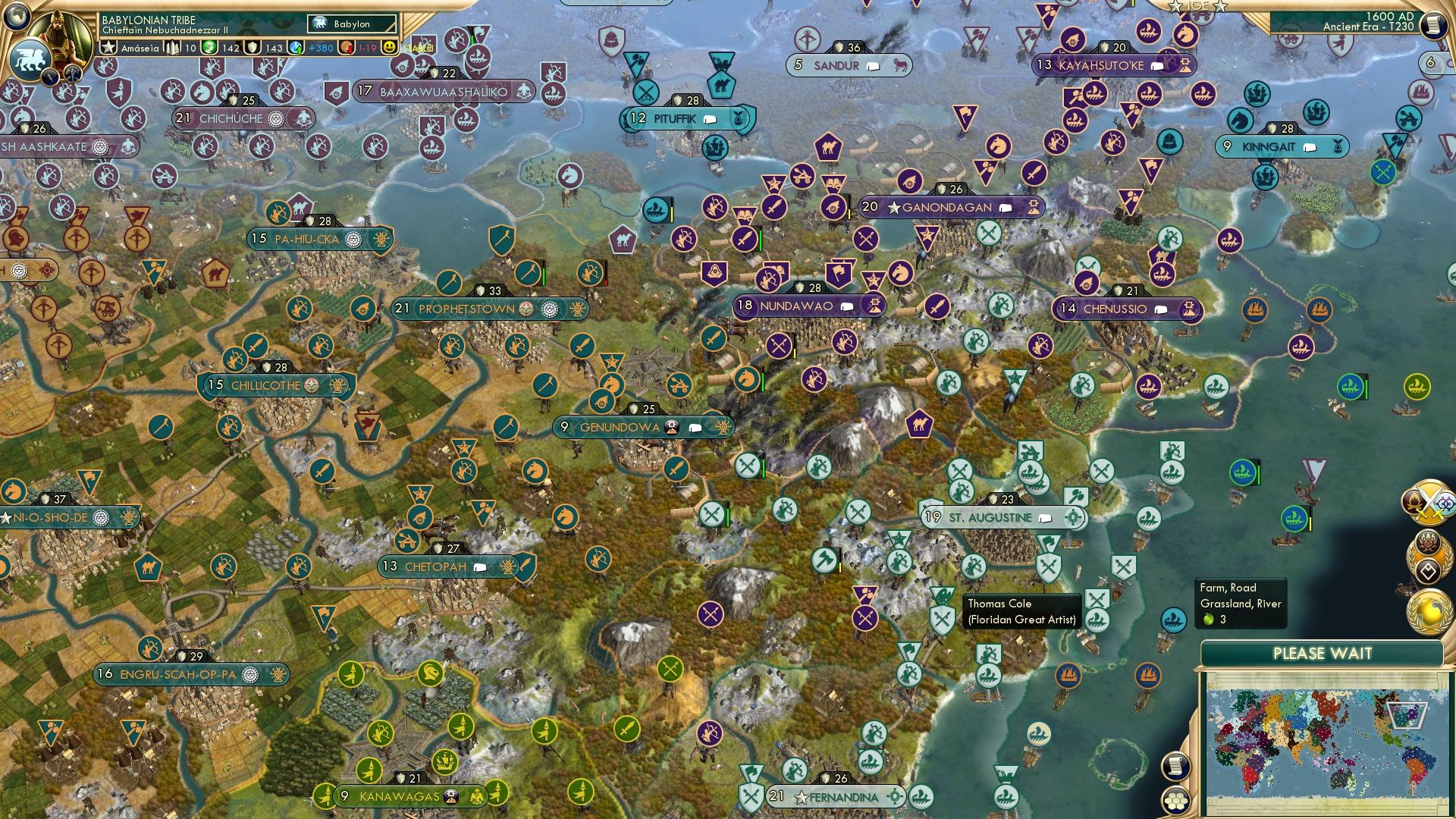
Task: Click the Amáseia capital name link
Action: [140, 47]
